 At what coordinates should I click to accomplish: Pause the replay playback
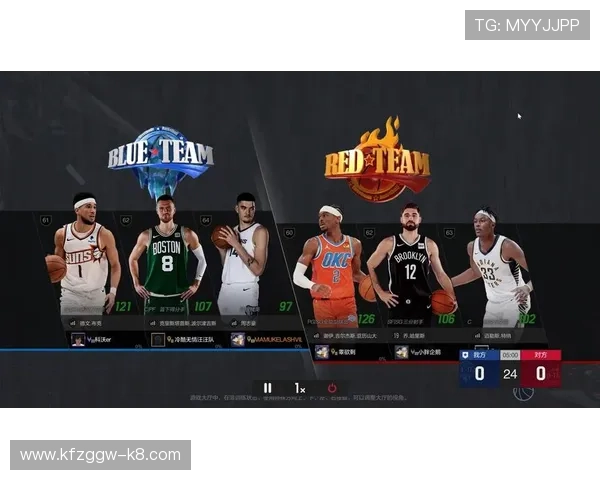click(267, 388)
